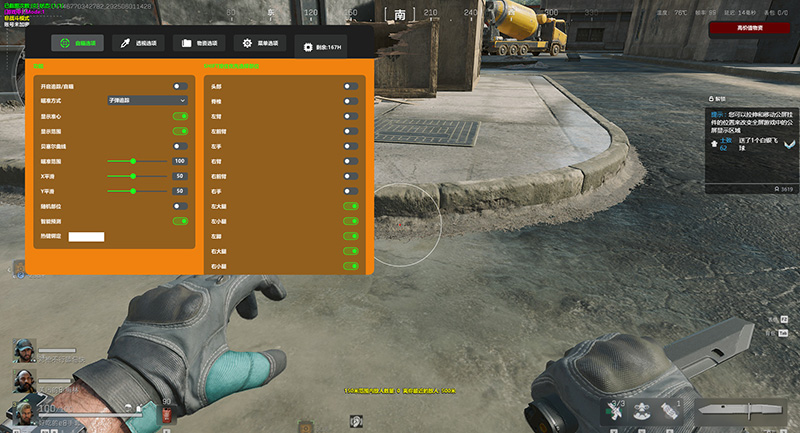800x433 pixels.
Task: Switch off the 智能预测 toggle
Action: coord(180,221)
